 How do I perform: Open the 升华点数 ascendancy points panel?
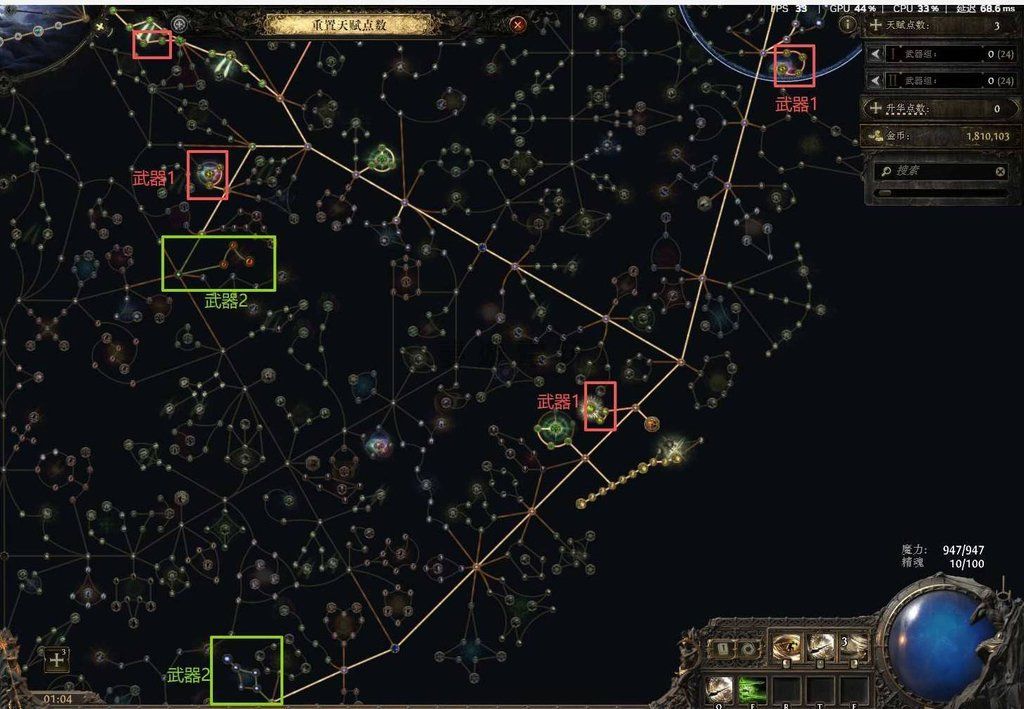click(x=933, y=108)
